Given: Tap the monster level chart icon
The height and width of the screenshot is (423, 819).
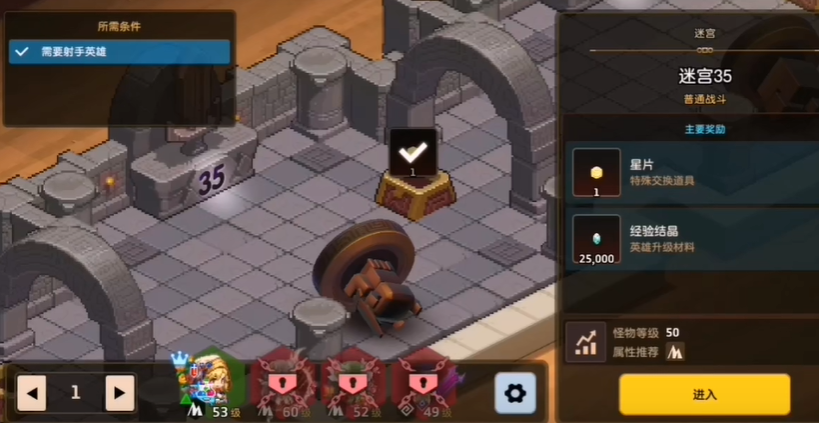Looking at the screenshot, I should click(585, 341).
